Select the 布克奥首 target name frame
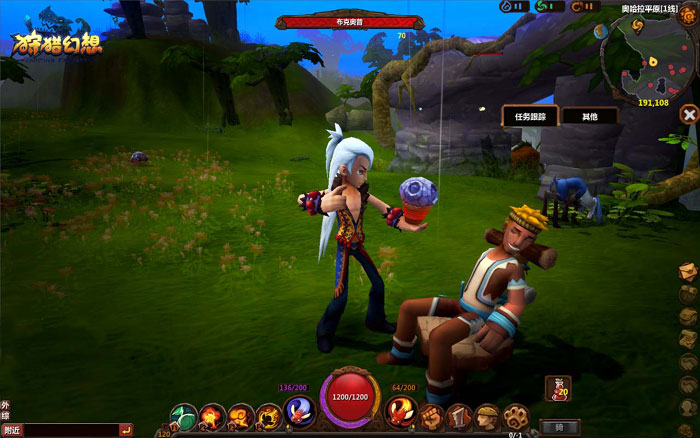The height and width of the screenshot is (438, 700). click(338, 20)
